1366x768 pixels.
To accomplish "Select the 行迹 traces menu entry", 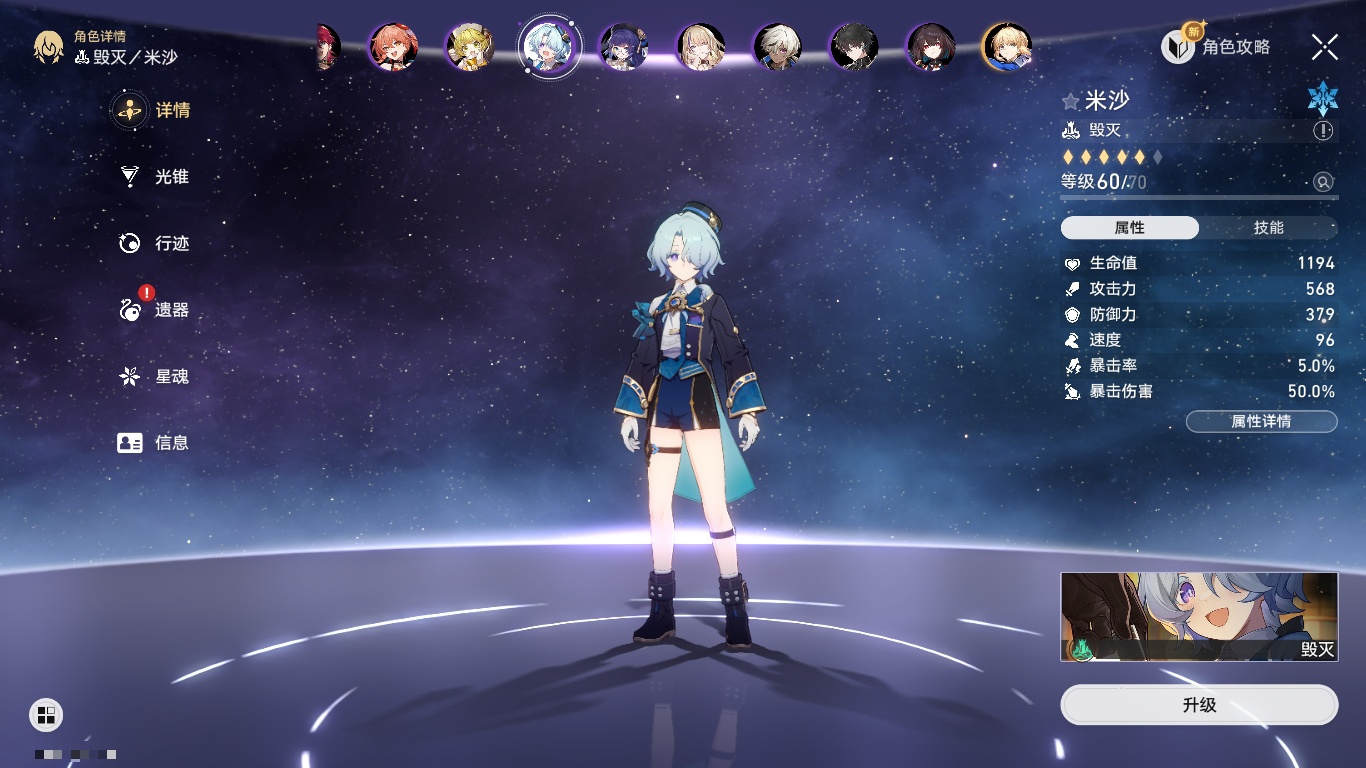I will [x=155, y=243].
